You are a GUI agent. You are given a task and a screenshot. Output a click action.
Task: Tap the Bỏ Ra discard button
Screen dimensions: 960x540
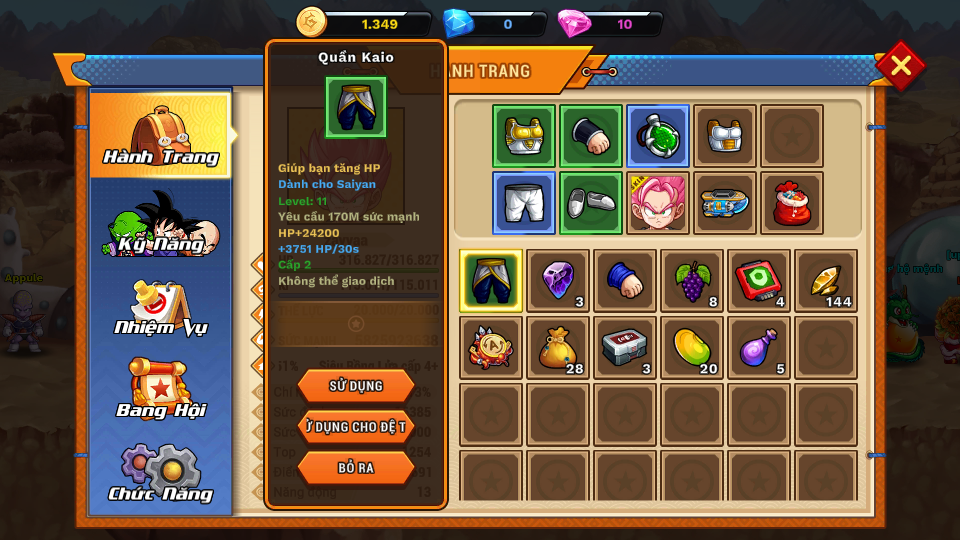(x=355, y=467)
